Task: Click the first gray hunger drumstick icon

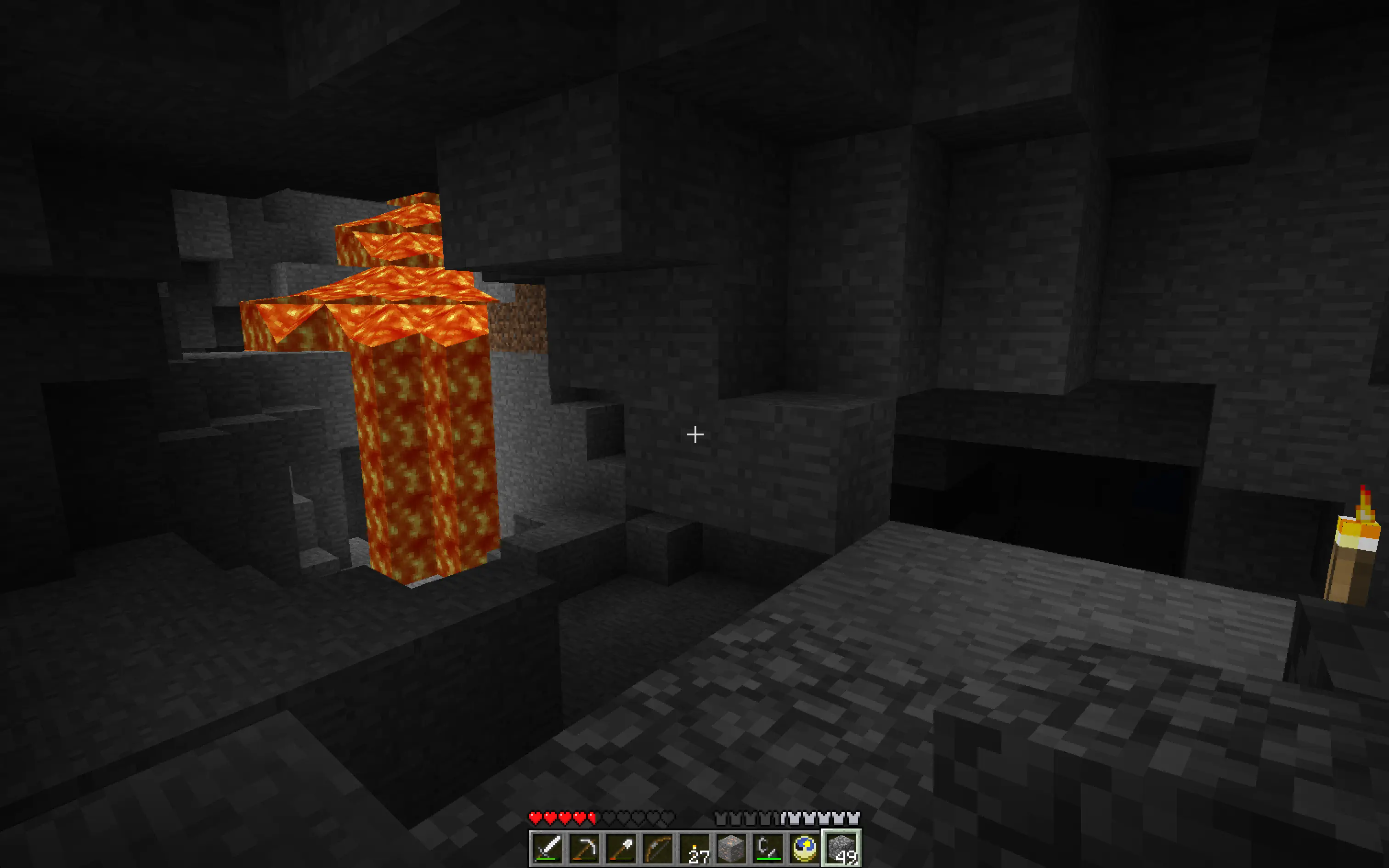Action: click(x=721, y=817)
